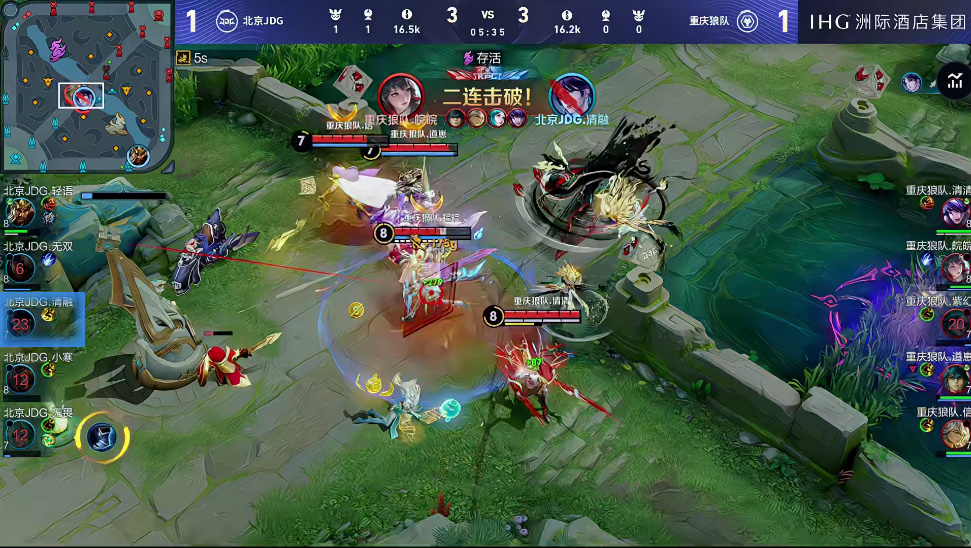
Task: Click the blue helmet icon with yellow ring
Action: coord(101,435)
